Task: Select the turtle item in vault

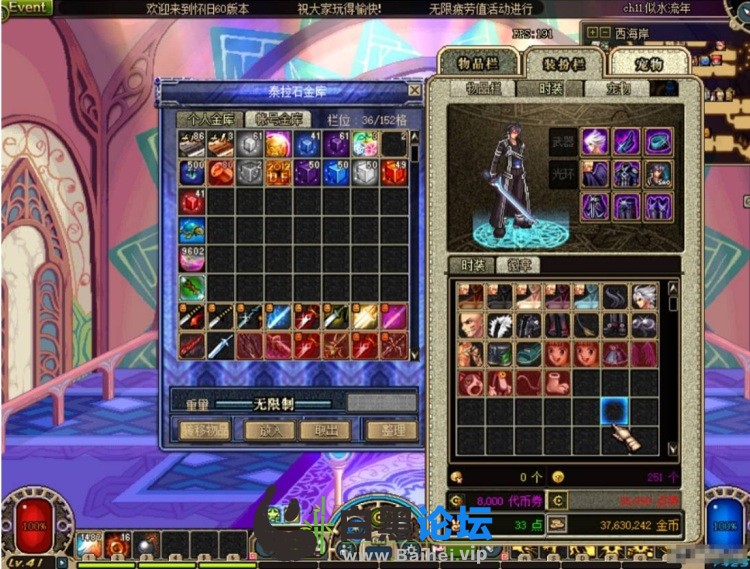Action: (x=193, y=231)
